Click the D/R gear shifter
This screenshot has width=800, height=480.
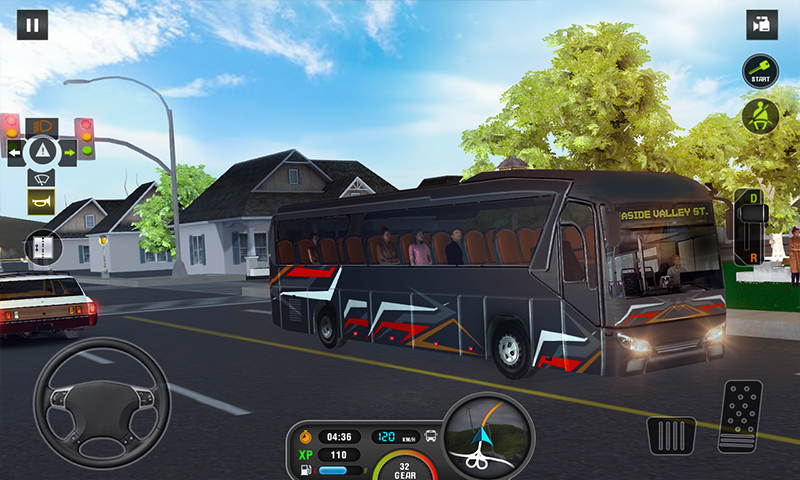[x=750, y=227]
